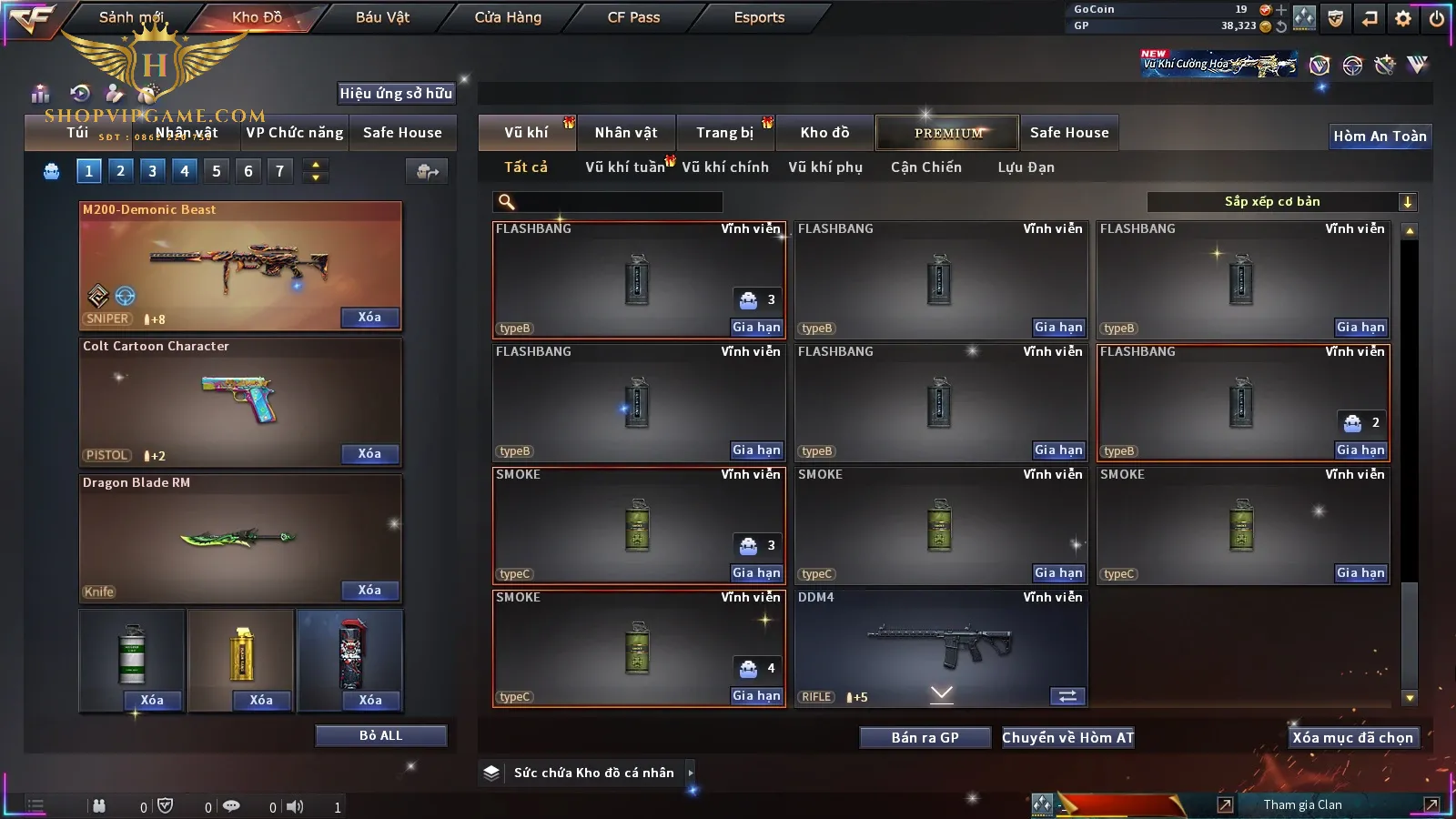Show the Cận Chiến weapons filter
This screenshot has height=819, width=1456.
coord(925,167)
